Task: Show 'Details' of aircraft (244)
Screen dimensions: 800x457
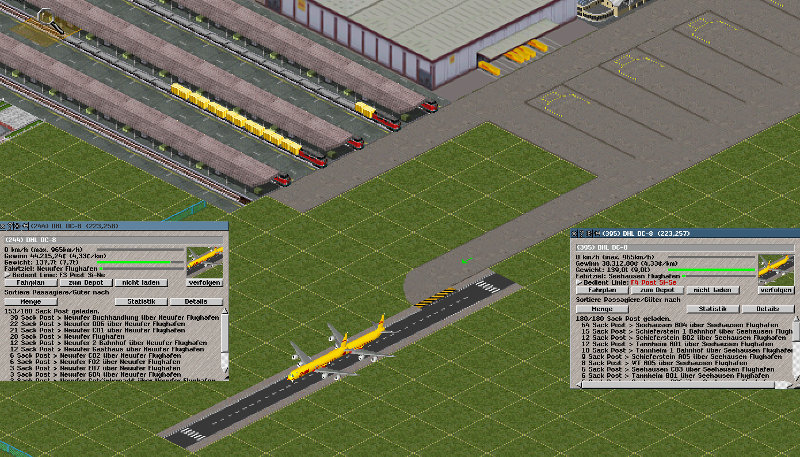Action: (195, 300)
